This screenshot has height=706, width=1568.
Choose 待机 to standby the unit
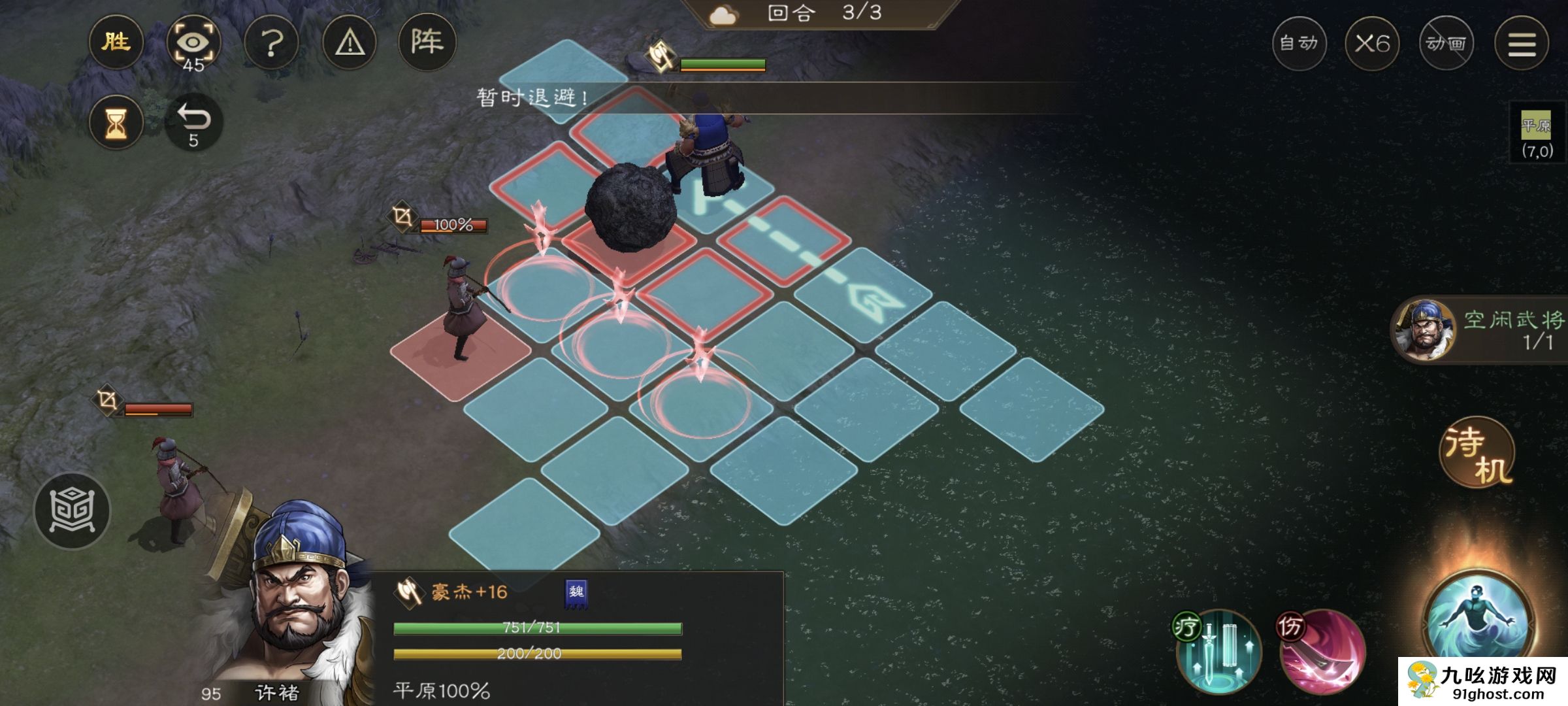[x=1477, y=453]
